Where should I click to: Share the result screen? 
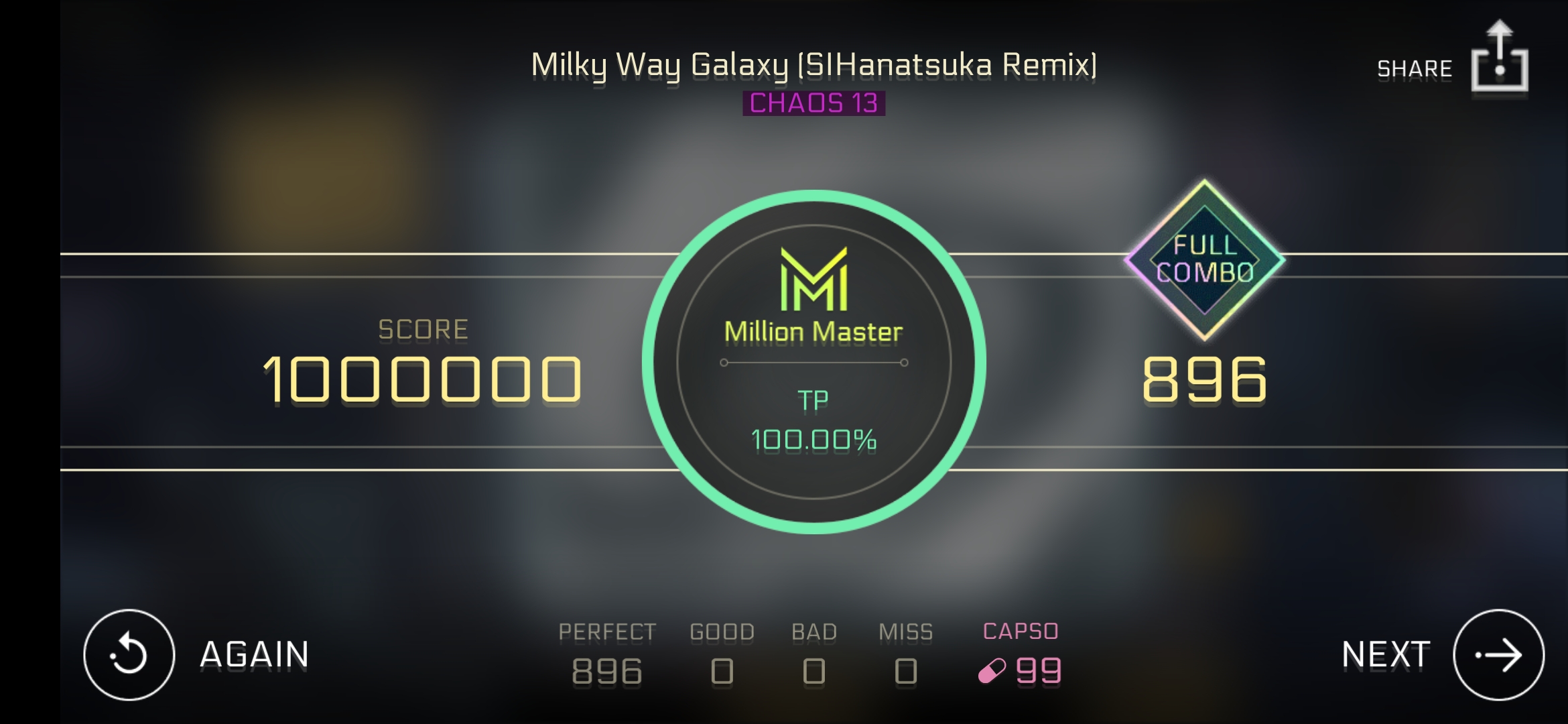pyautogui.click(x=1498, y=60)
